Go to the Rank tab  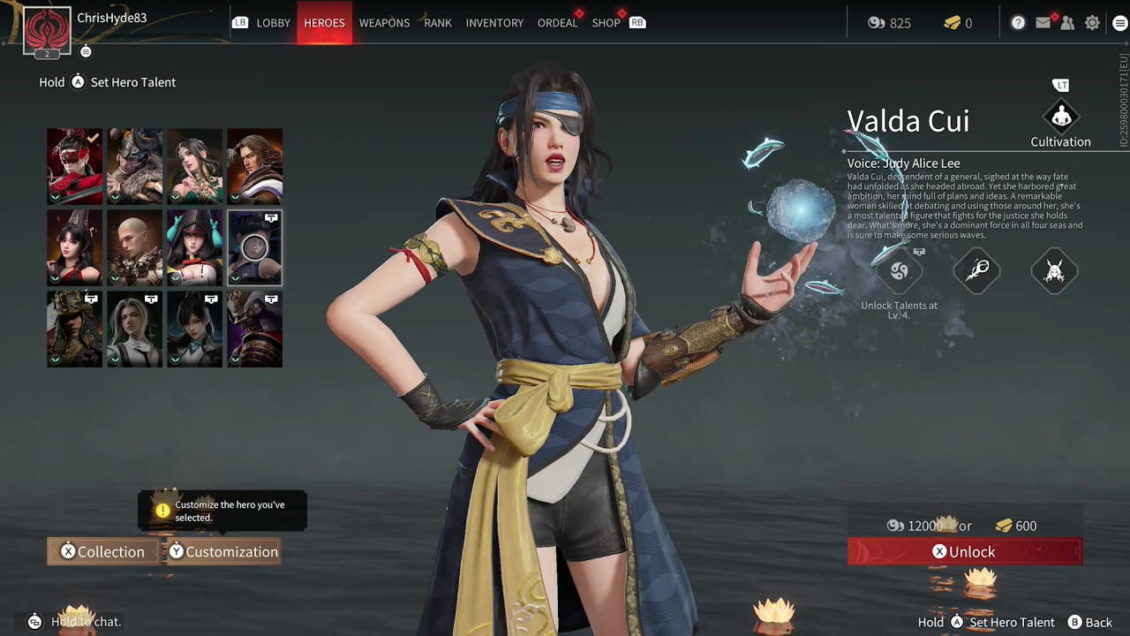coord(438,23)
